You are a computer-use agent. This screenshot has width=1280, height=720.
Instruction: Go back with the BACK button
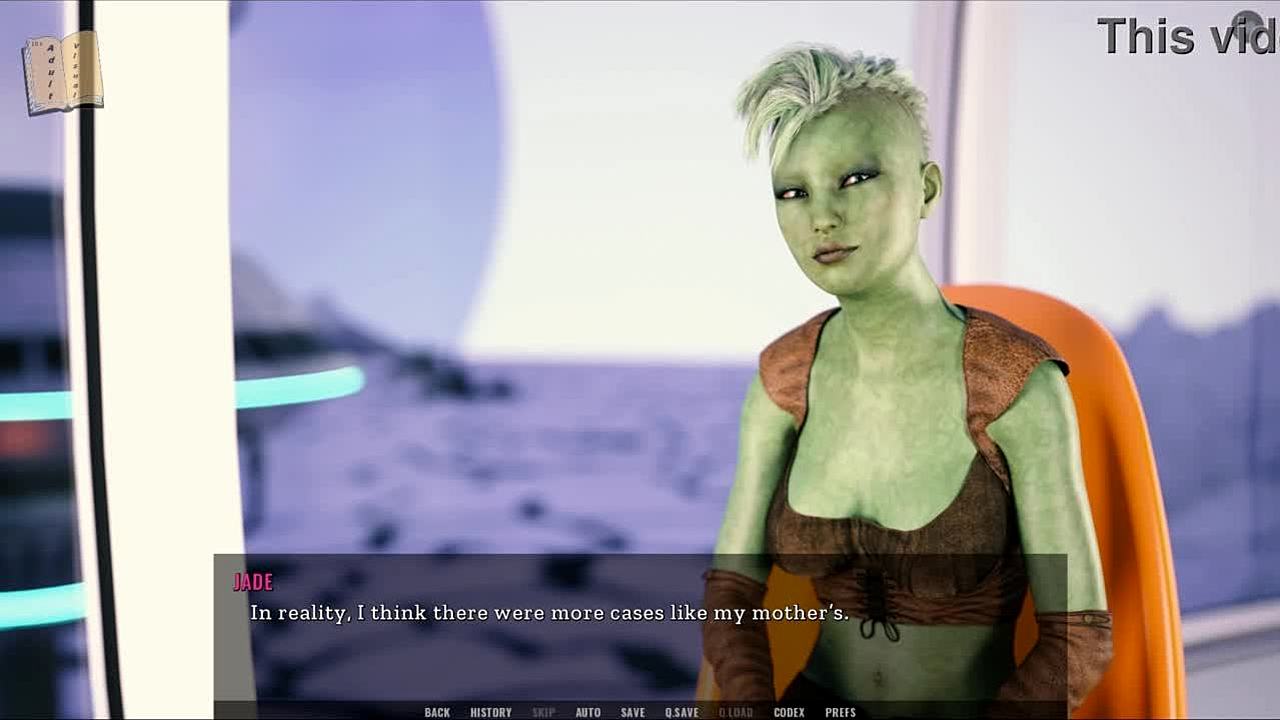[x=437, y=712]
